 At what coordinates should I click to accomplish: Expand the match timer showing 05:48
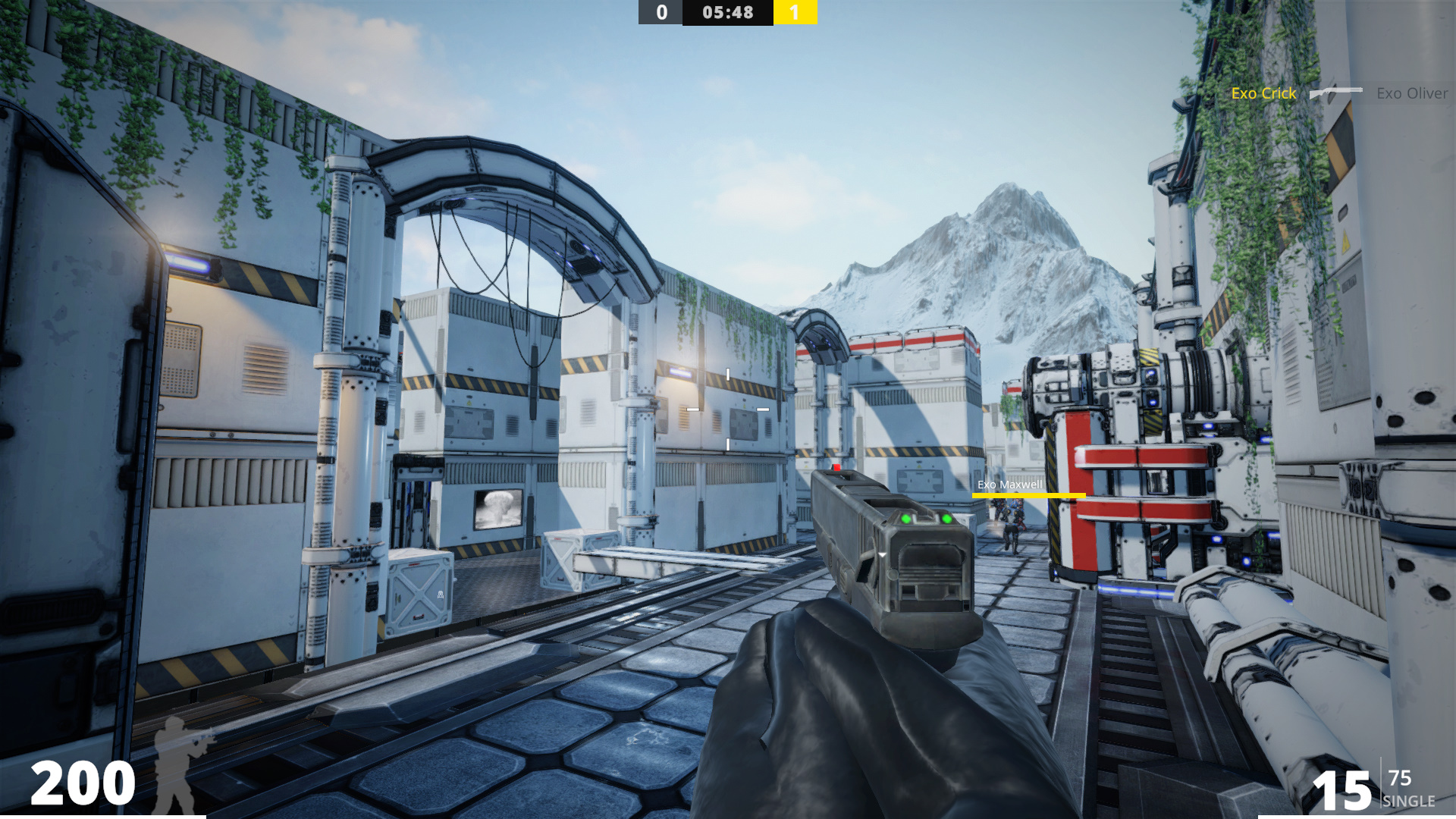click(726, 12)
